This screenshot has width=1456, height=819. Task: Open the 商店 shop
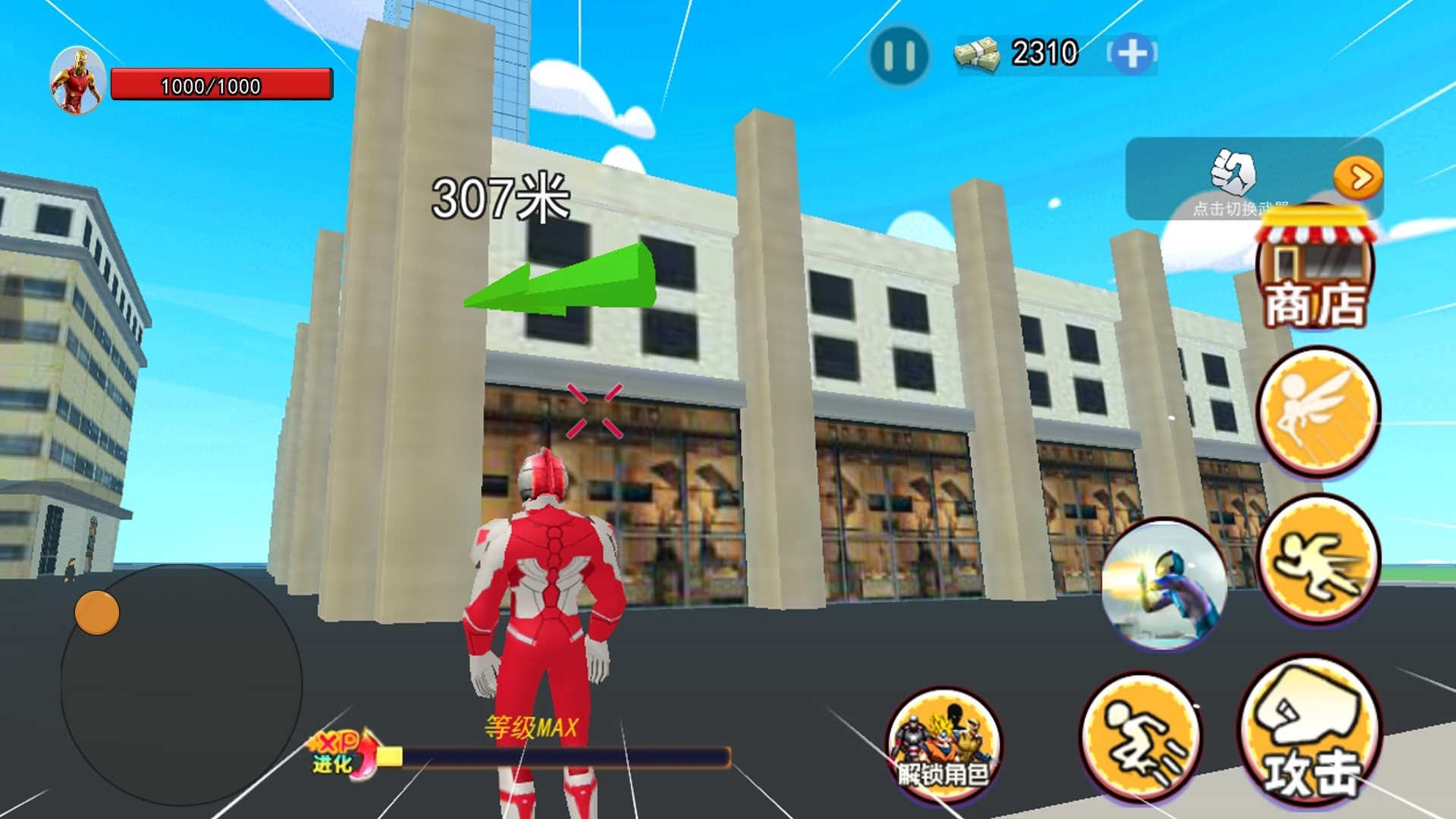tap(1316, 273)
